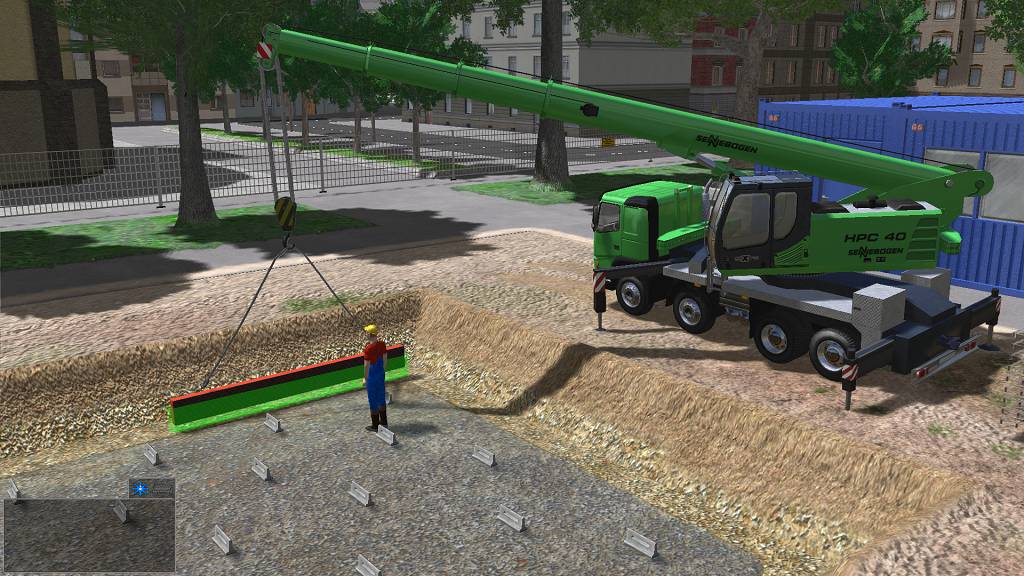Click the translucent info panel
This screenshot has height=576, width=1024.
pyautogui.click(x=89, y=534)
